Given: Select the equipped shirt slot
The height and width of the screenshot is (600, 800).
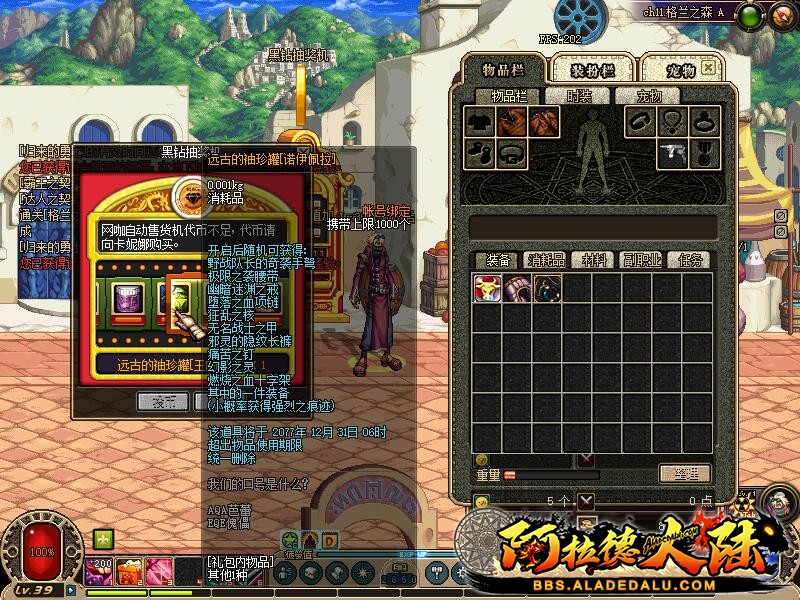Looking at the screenshot, I should [x=479, y=122].
